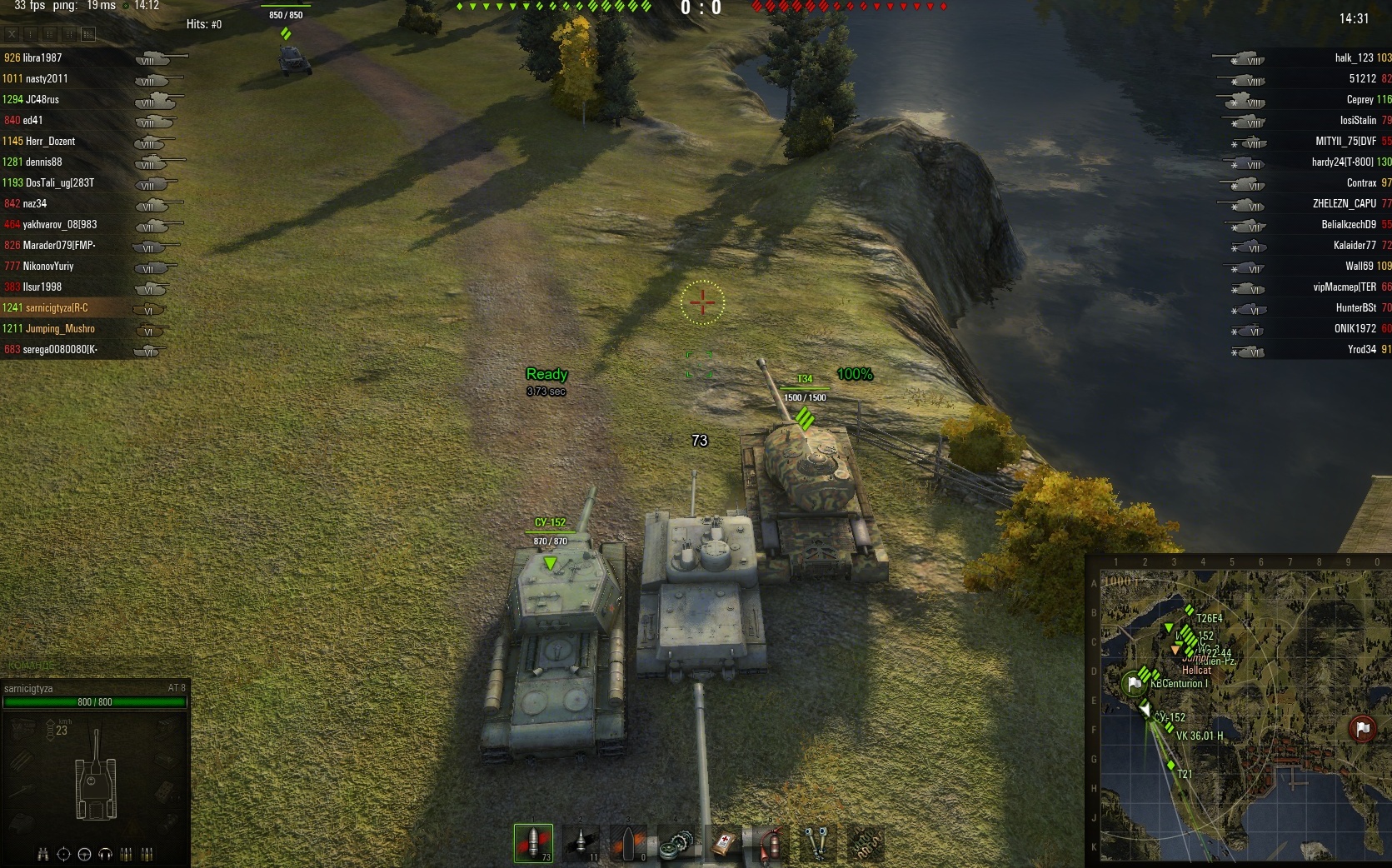Select own entry sarnicigtyza in team list
The image size is (1392, 868).
click(56, 308)
